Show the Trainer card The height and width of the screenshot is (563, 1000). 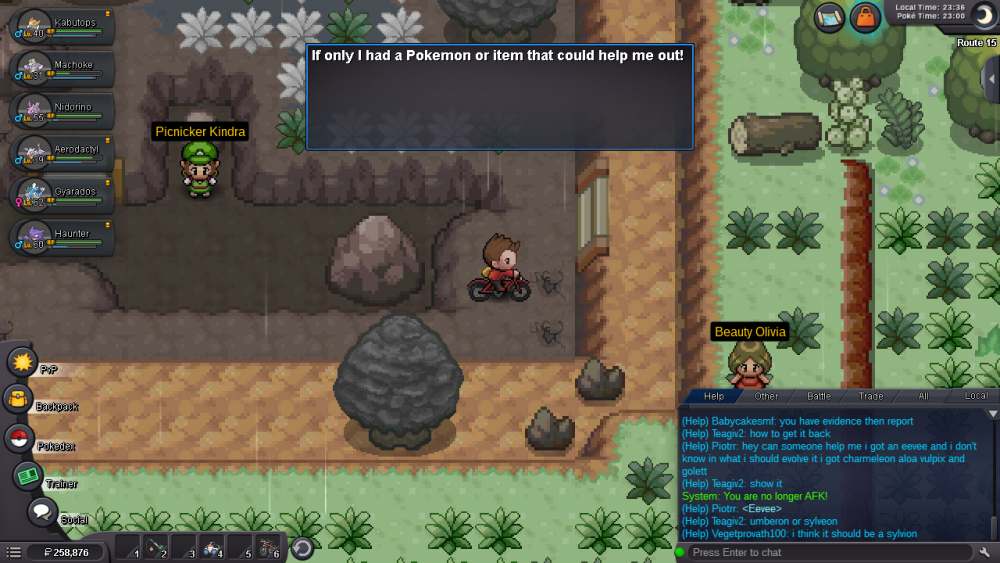click(x=27, y=476)
